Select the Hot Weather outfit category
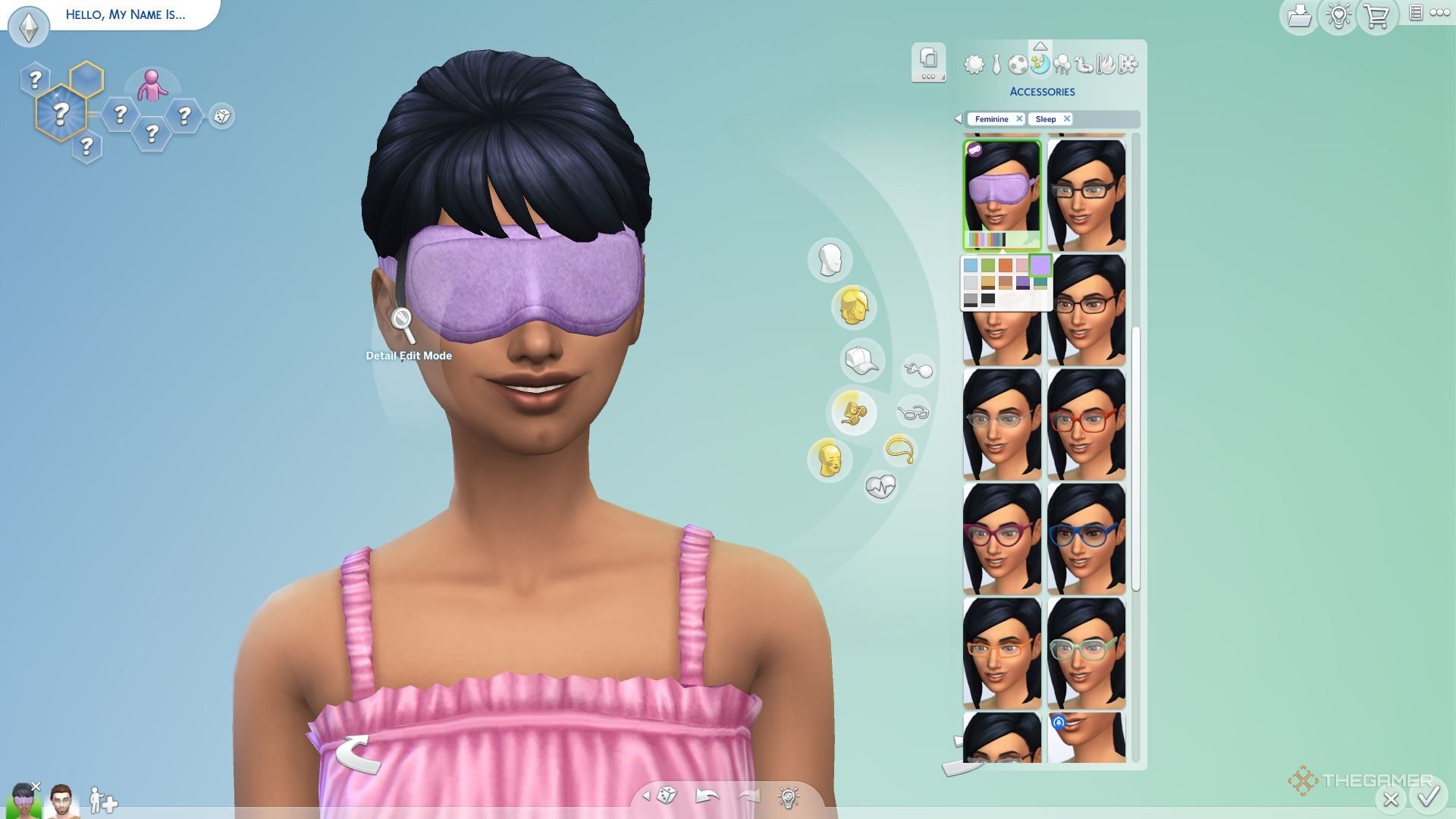The width and height of the screenshot is (1456, 819). [x=1106, y=65]
